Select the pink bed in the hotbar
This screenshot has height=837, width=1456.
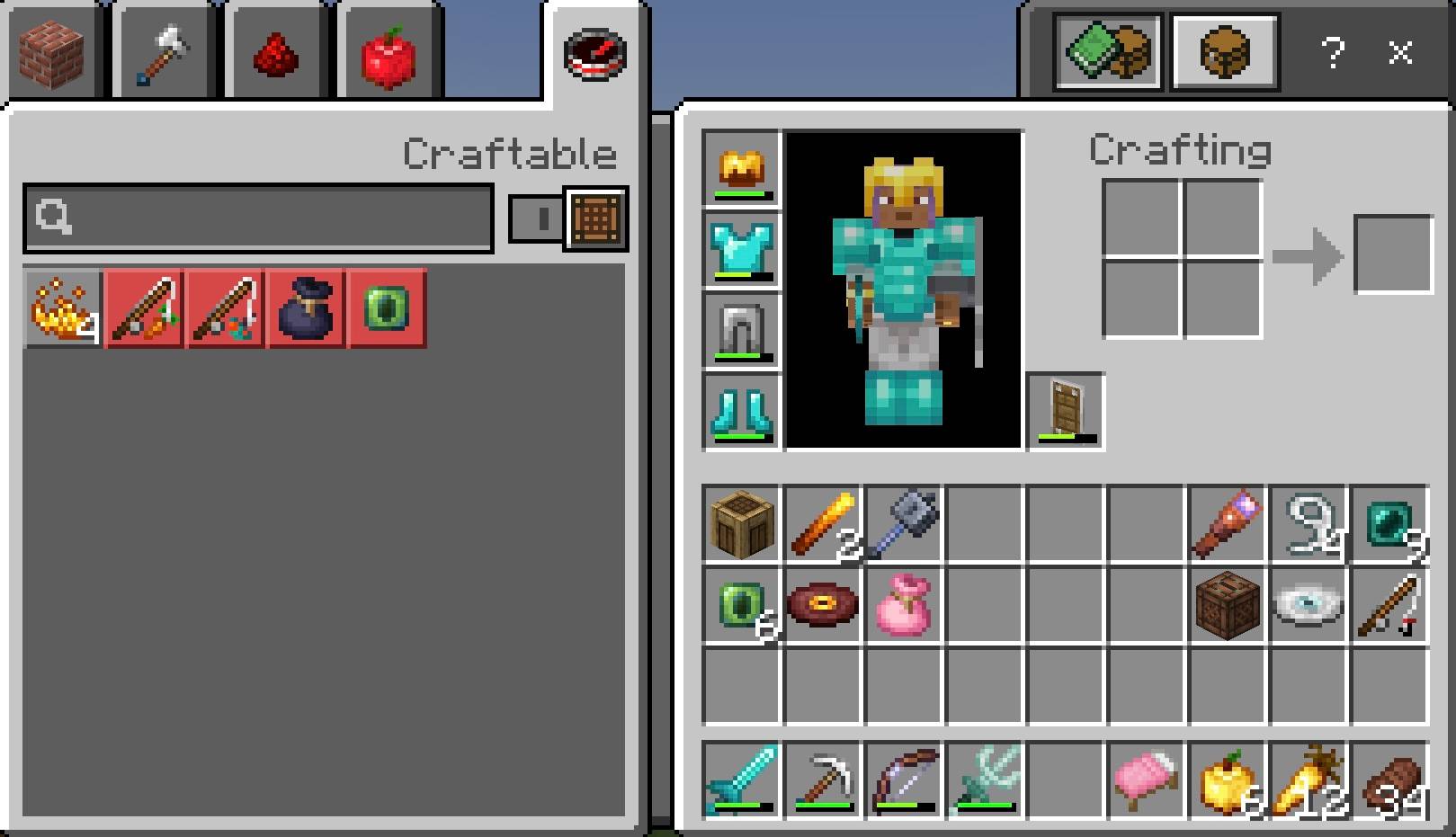[1147, 778]
